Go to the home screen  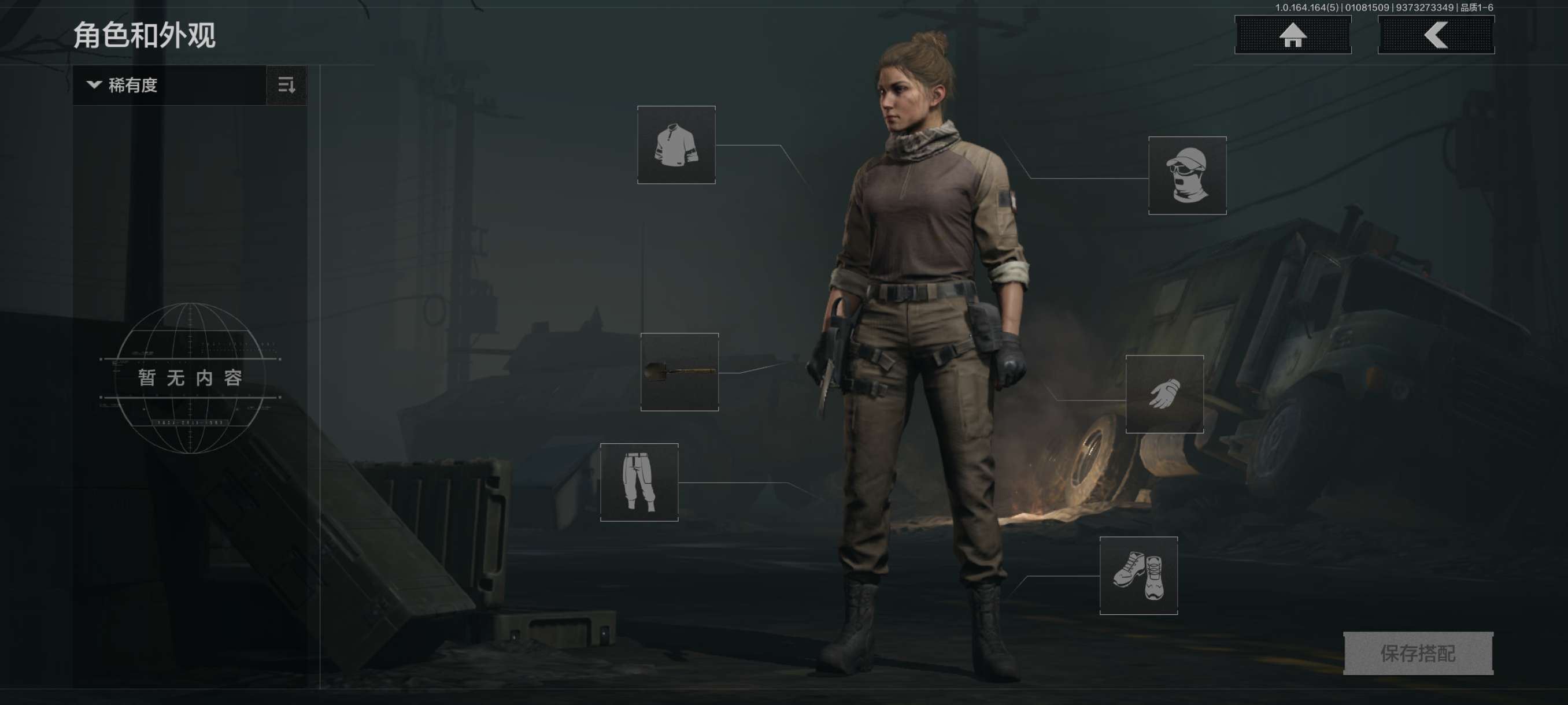[1292, 35]
